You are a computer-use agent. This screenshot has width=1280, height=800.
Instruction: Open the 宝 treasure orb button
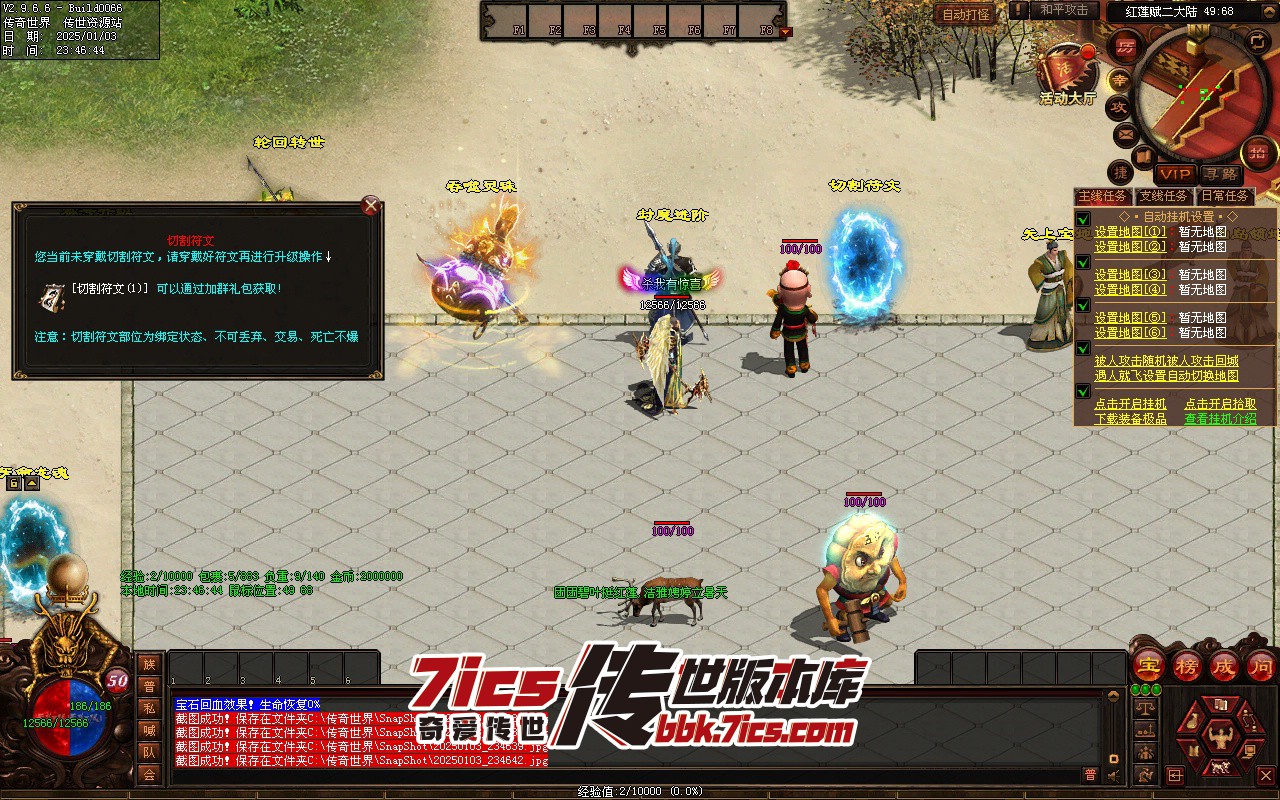pyautogui.click(x=1149, y=664)
